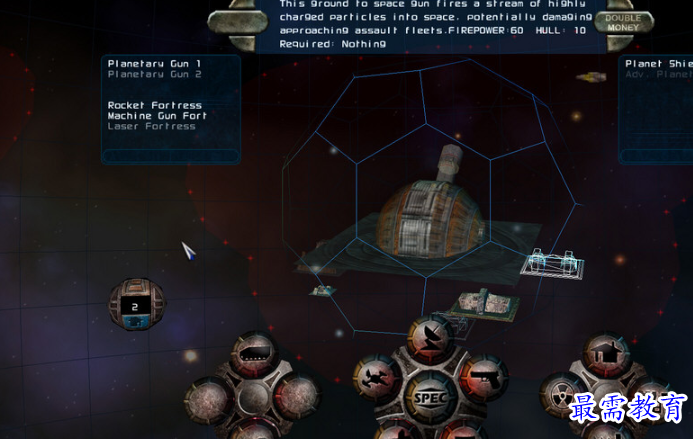
Task: Pick Machine Gun Fort entry
Action: pos(155,116)
